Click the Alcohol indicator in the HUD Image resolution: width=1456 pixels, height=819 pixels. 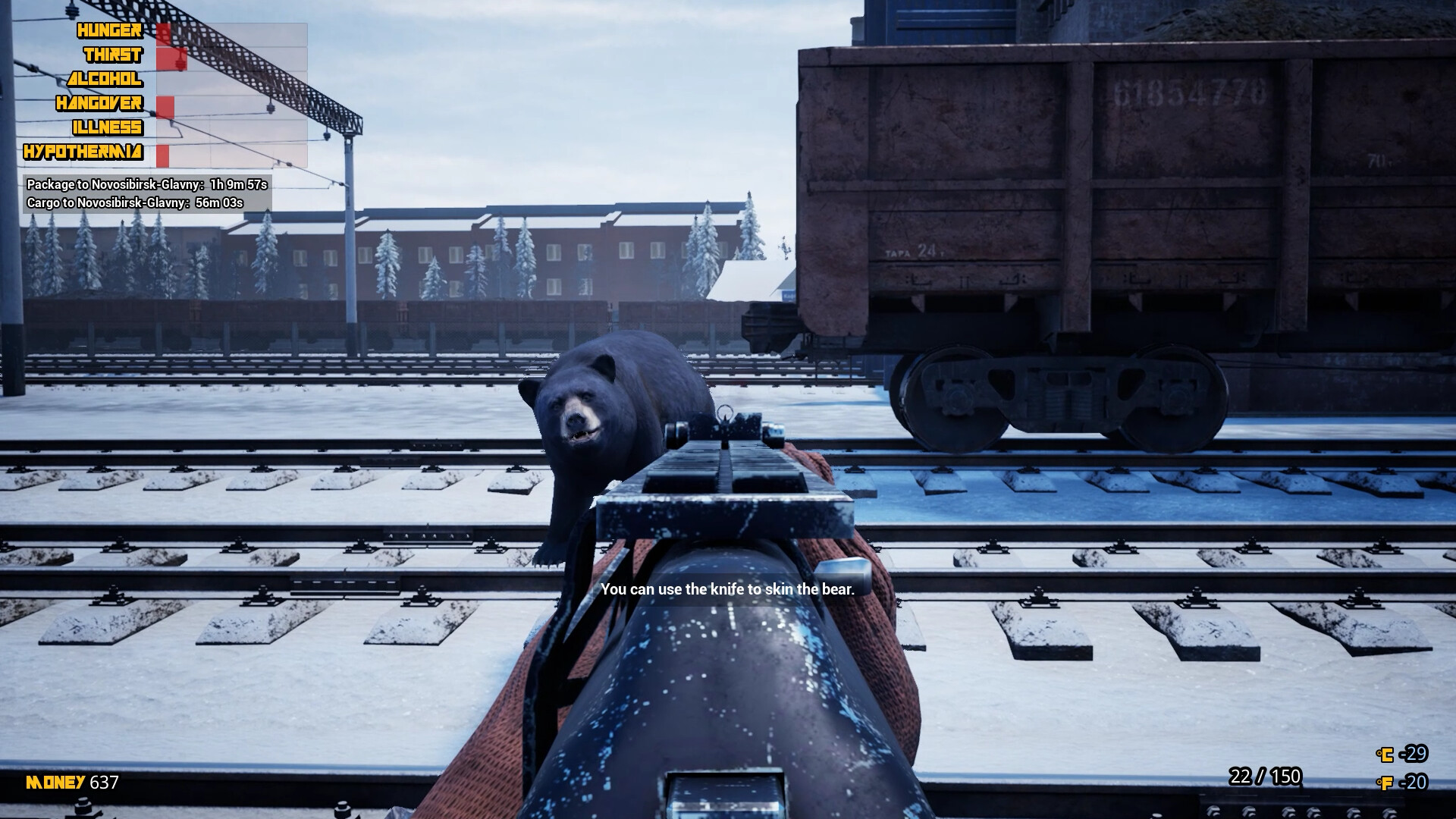[105, 80]
